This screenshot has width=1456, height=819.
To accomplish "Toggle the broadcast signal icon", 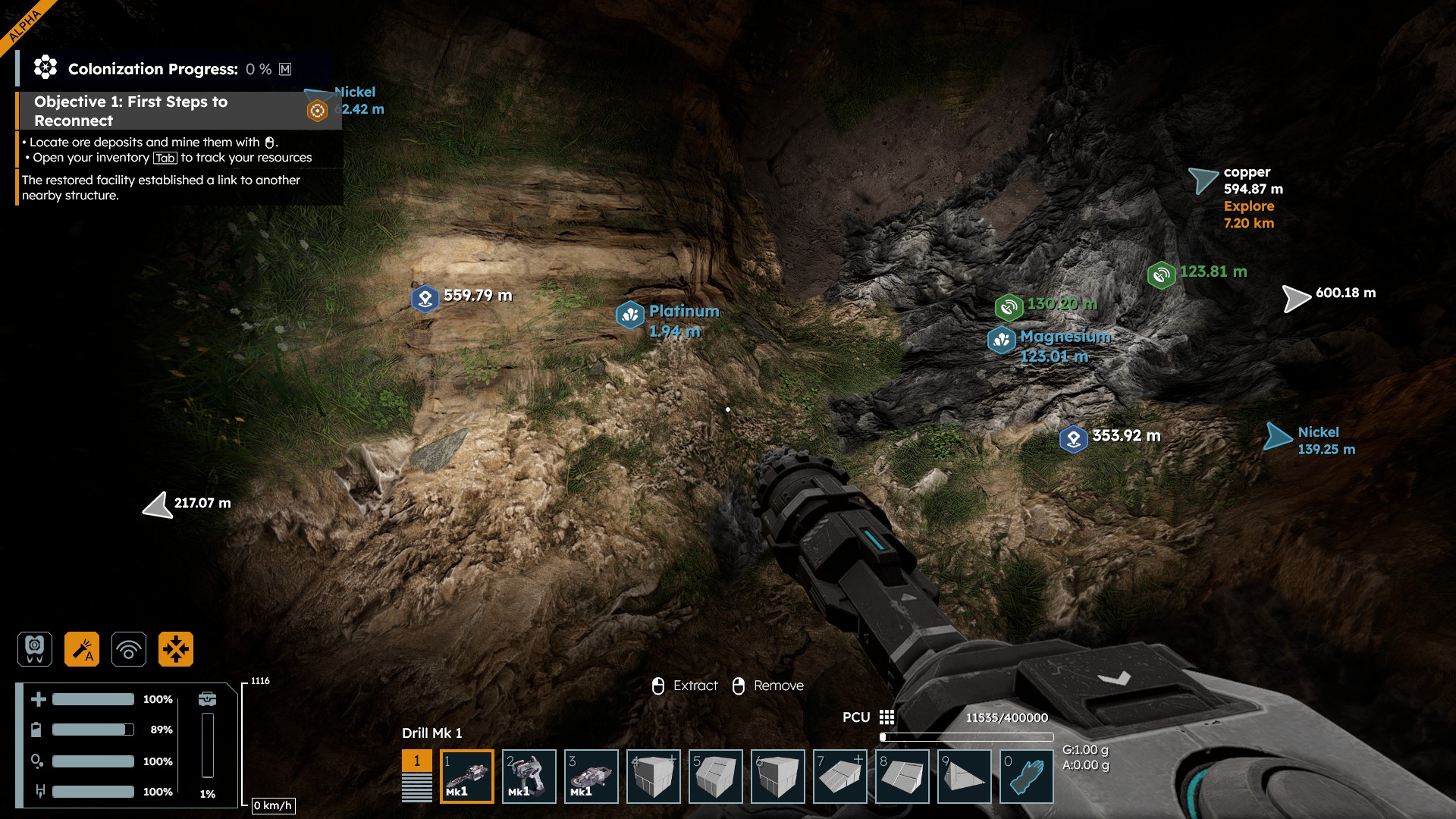I will [129, 649].
